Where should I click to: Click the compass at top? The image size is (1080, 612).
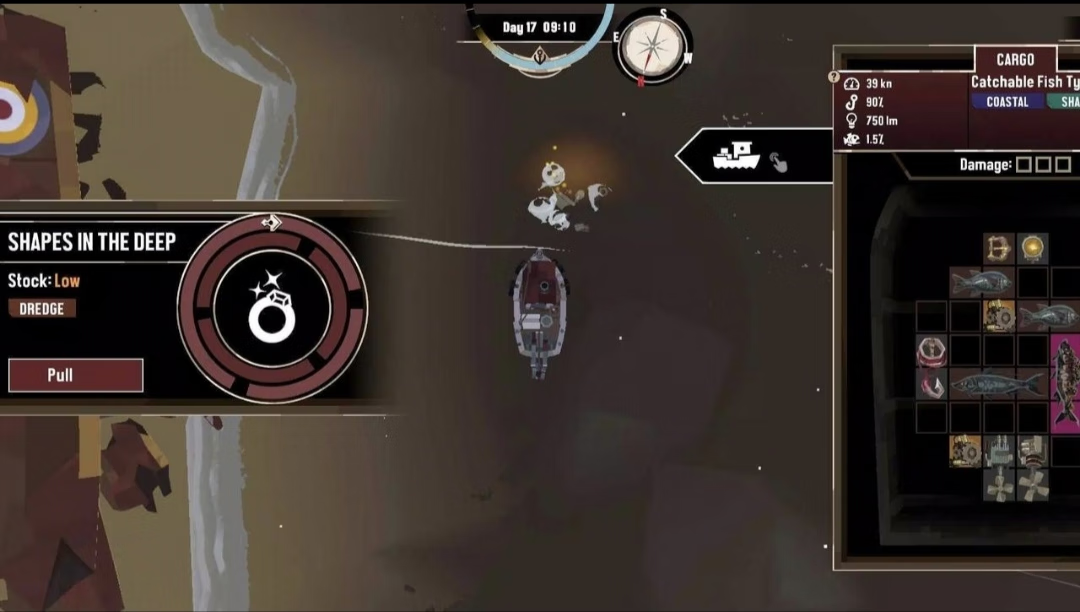pyautogui.click(x=653, y=46)
